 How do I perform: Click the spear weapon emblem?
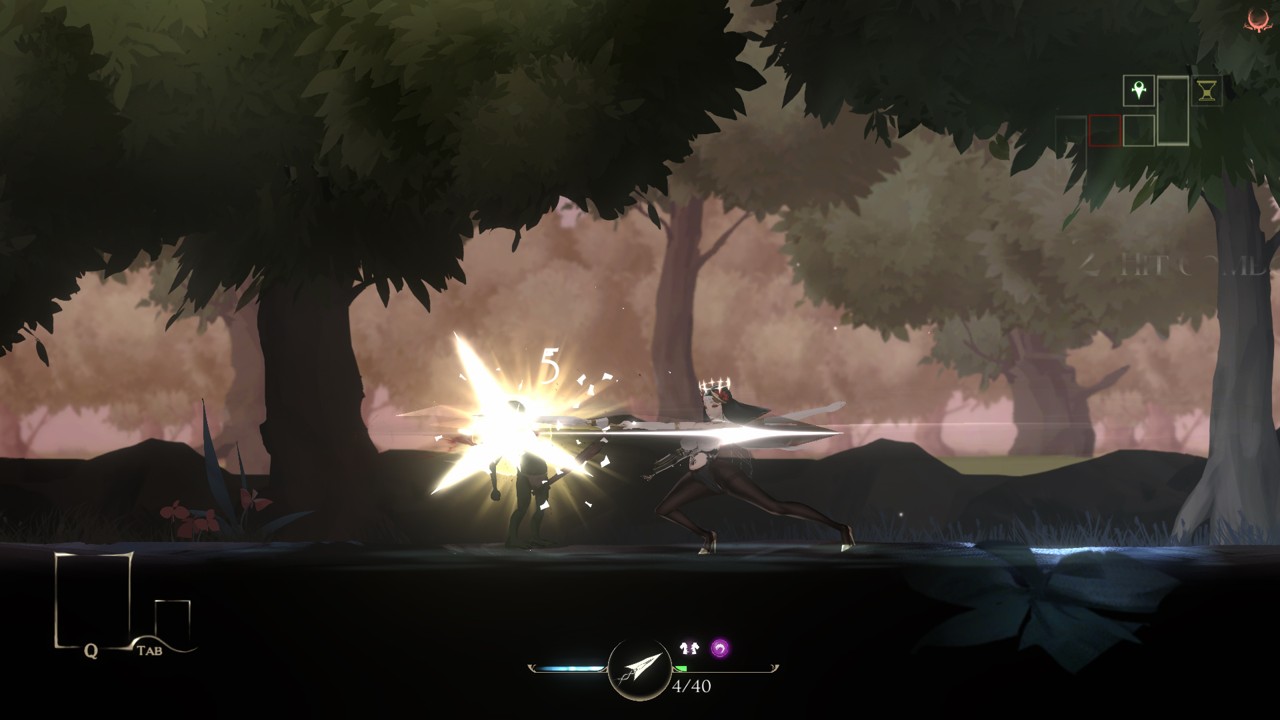[x=640, y=668]
